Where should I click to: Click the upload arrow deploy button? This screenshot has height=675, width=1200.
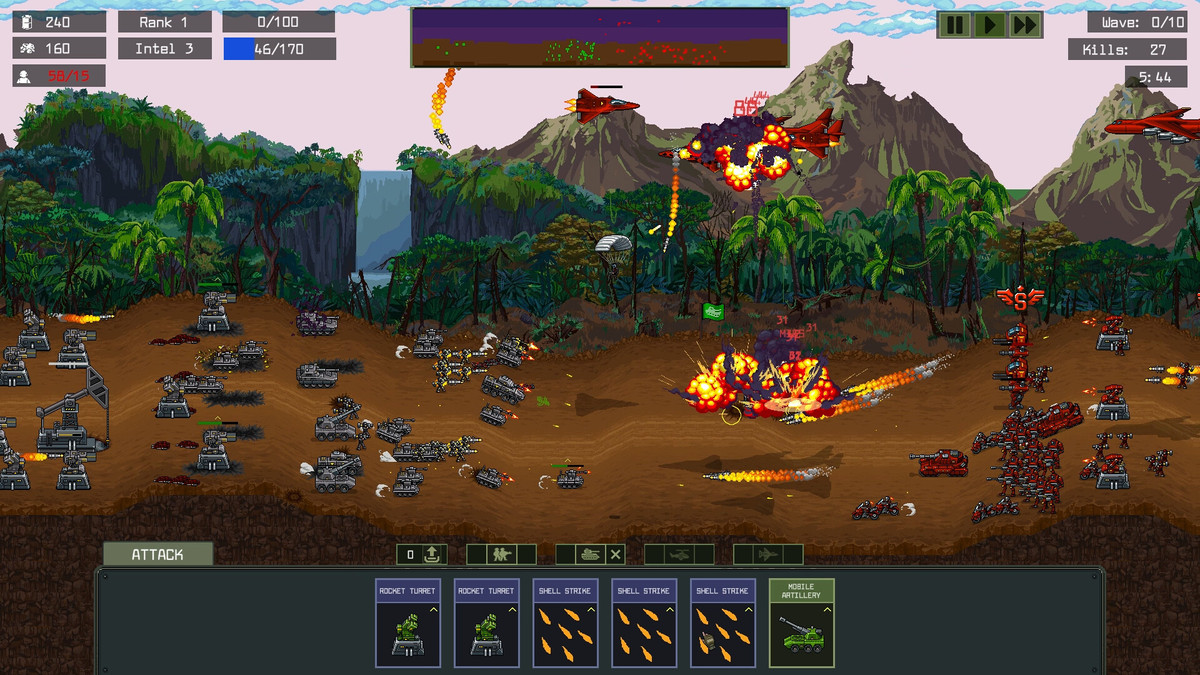click(433, 554)
